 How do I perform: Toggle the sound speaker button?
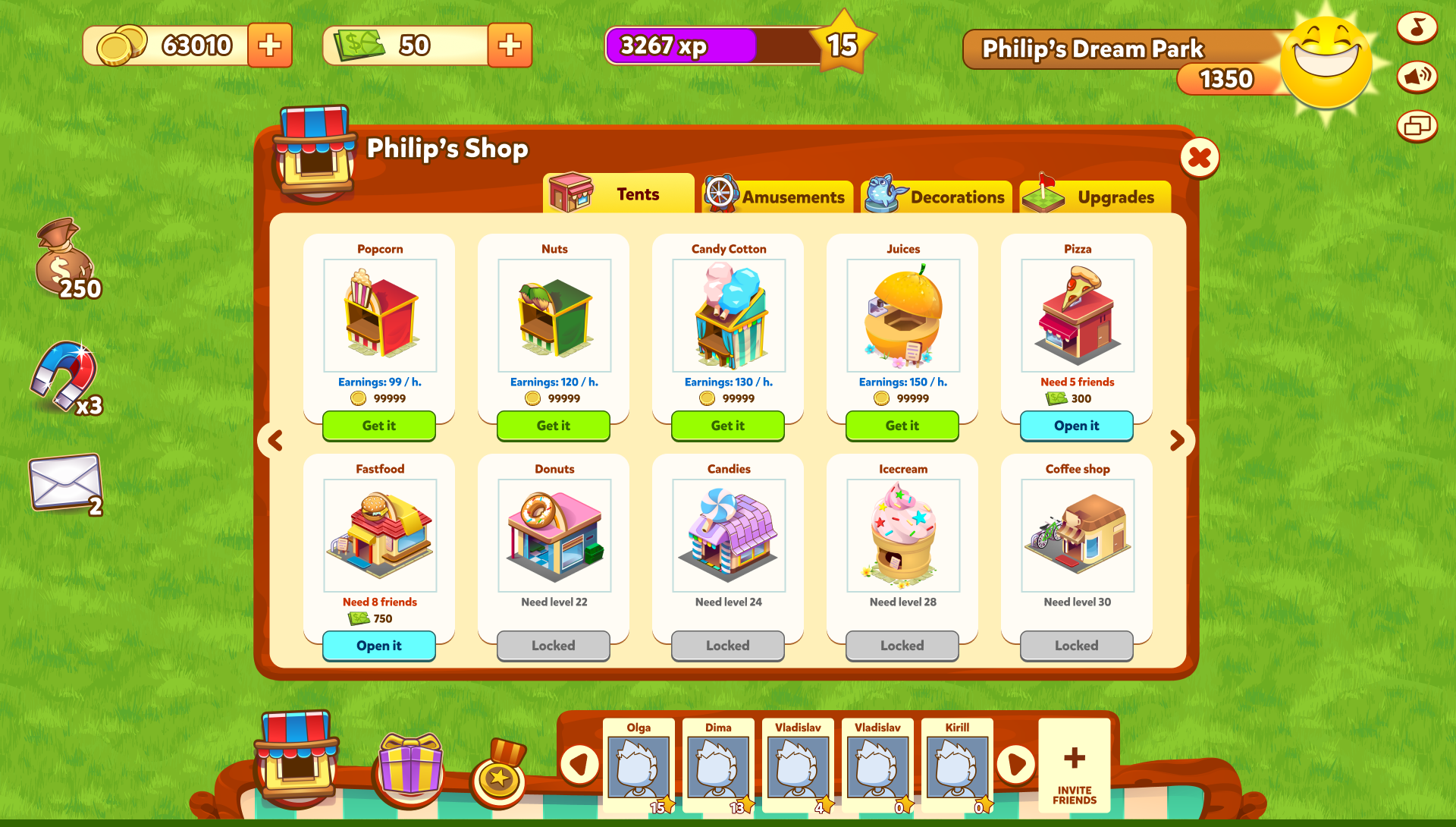(x=1417, y=77)
